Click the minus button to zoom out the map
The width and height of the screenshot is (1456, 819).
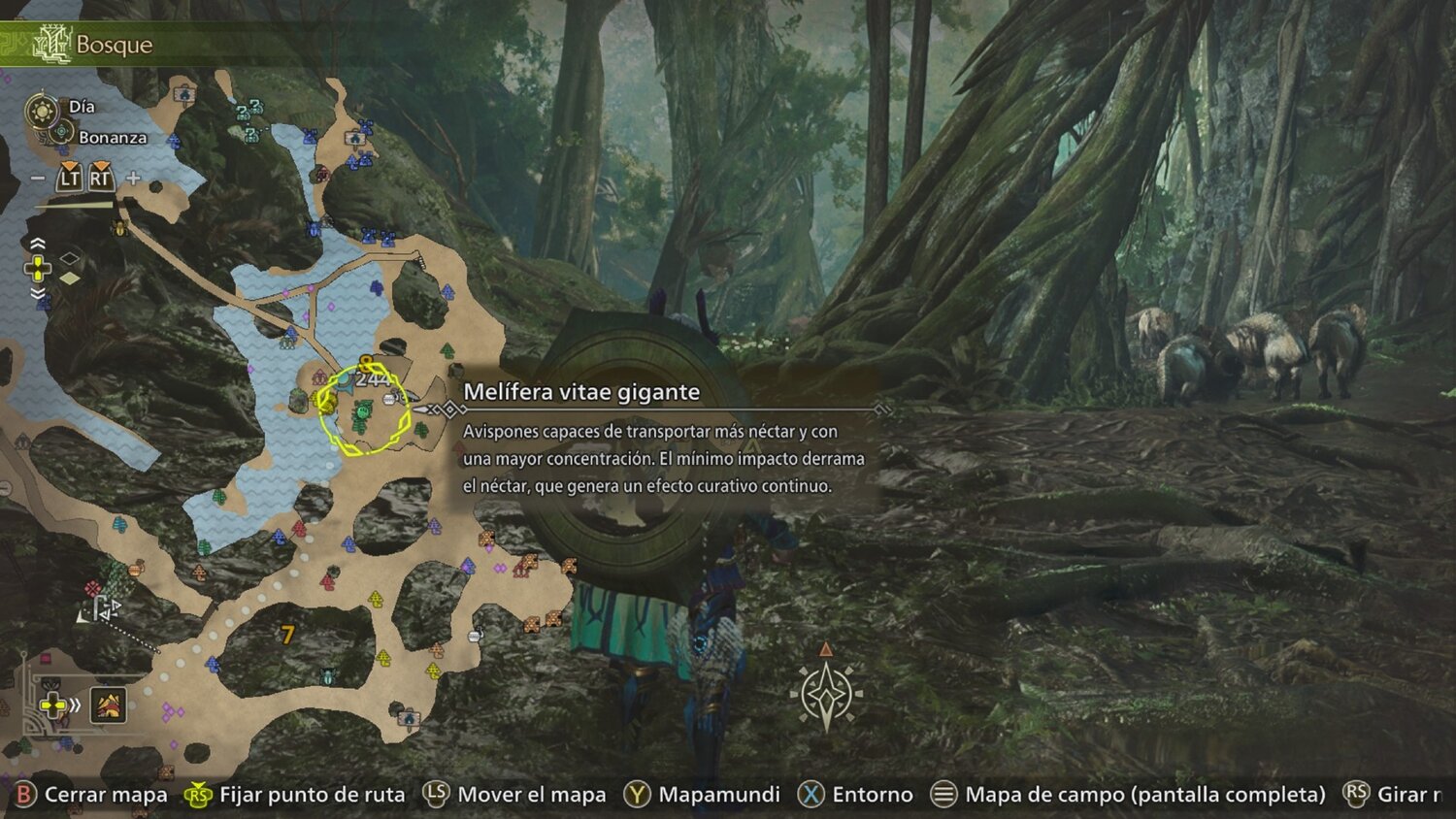(37, 178)
